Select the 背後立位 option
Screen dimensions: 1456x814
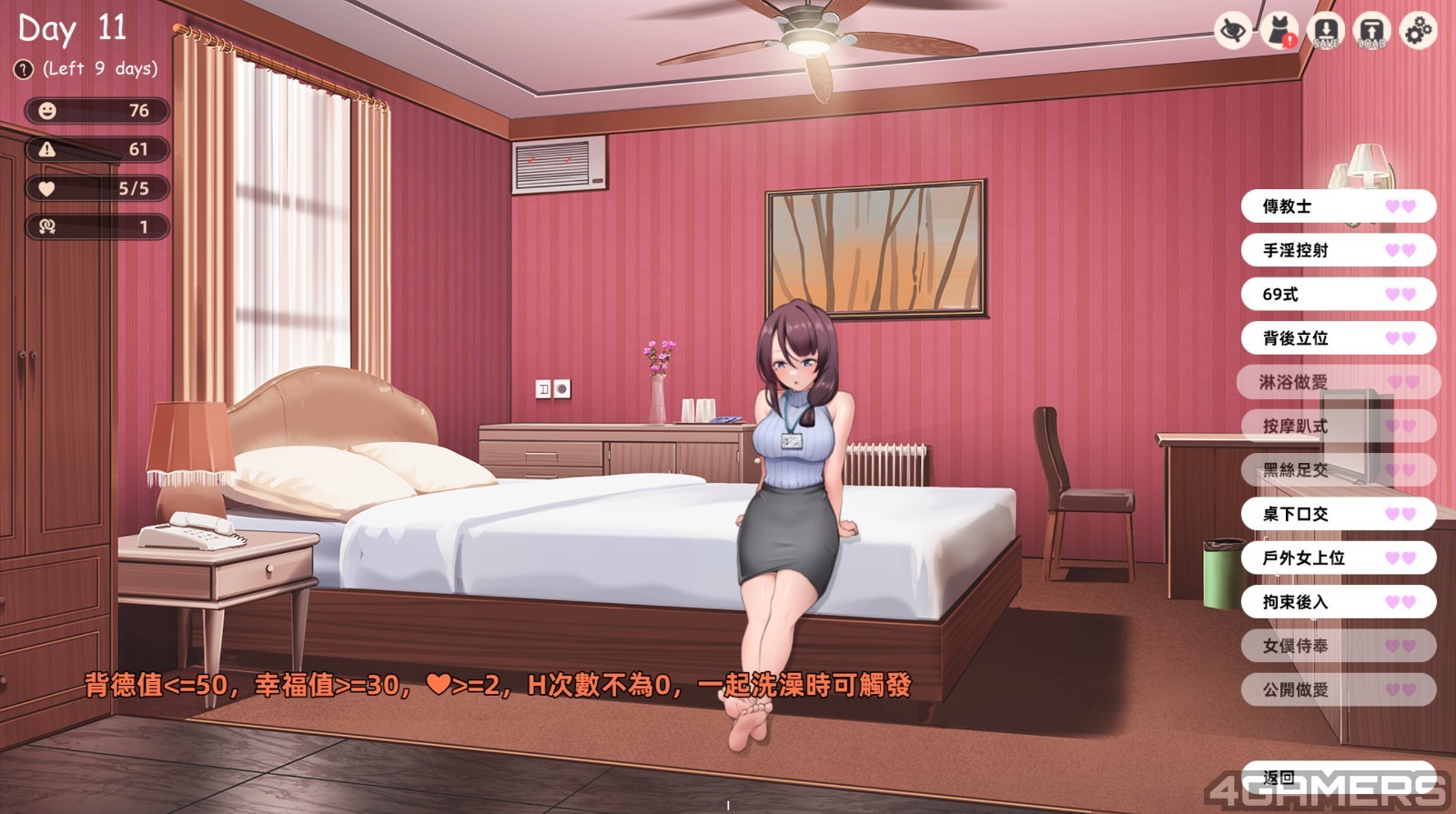[x=1338, y=338]
